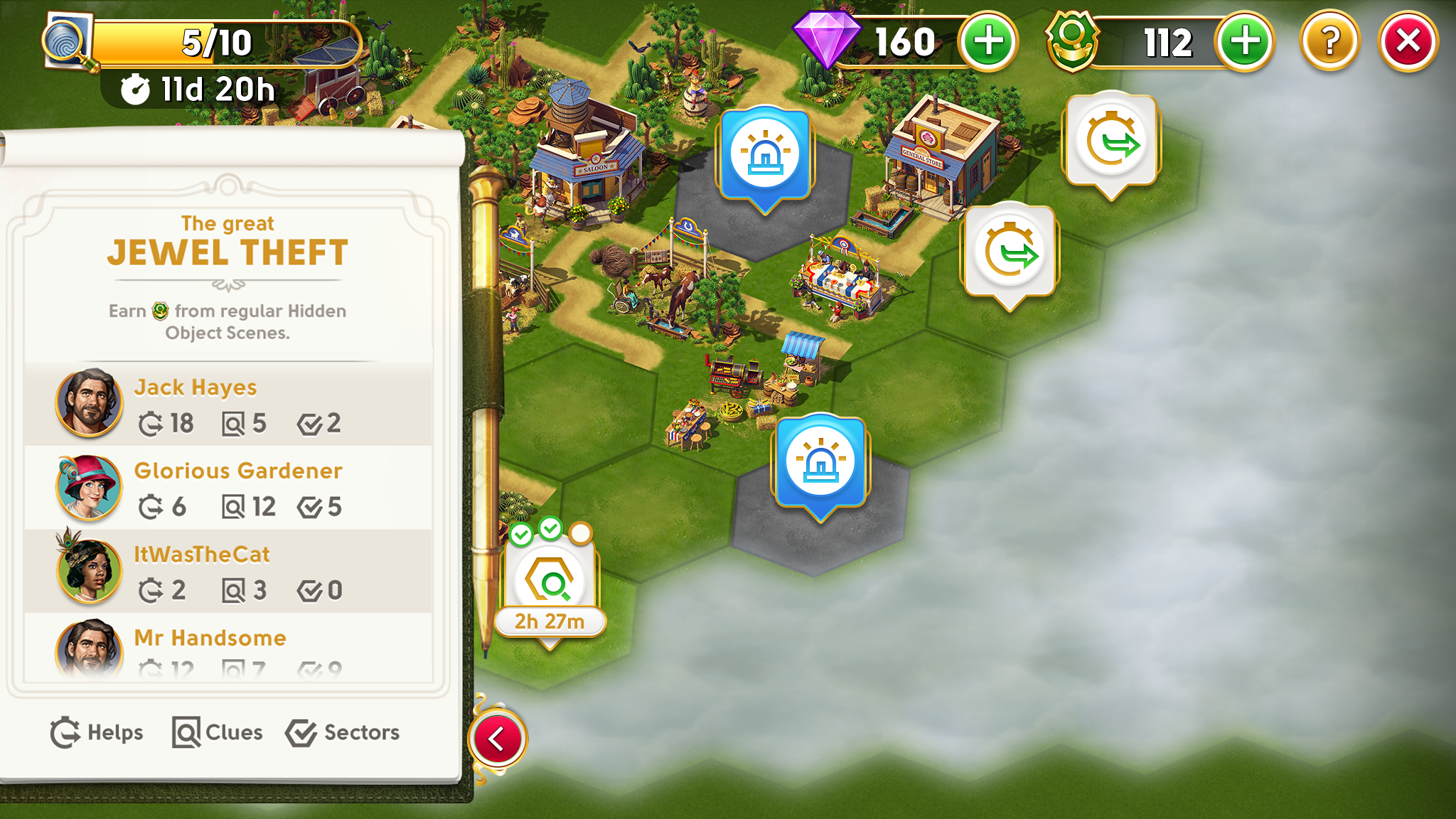Select Jack Hayes in the leaderboard
Screen dimensions: 1456x819
point(227,404)
